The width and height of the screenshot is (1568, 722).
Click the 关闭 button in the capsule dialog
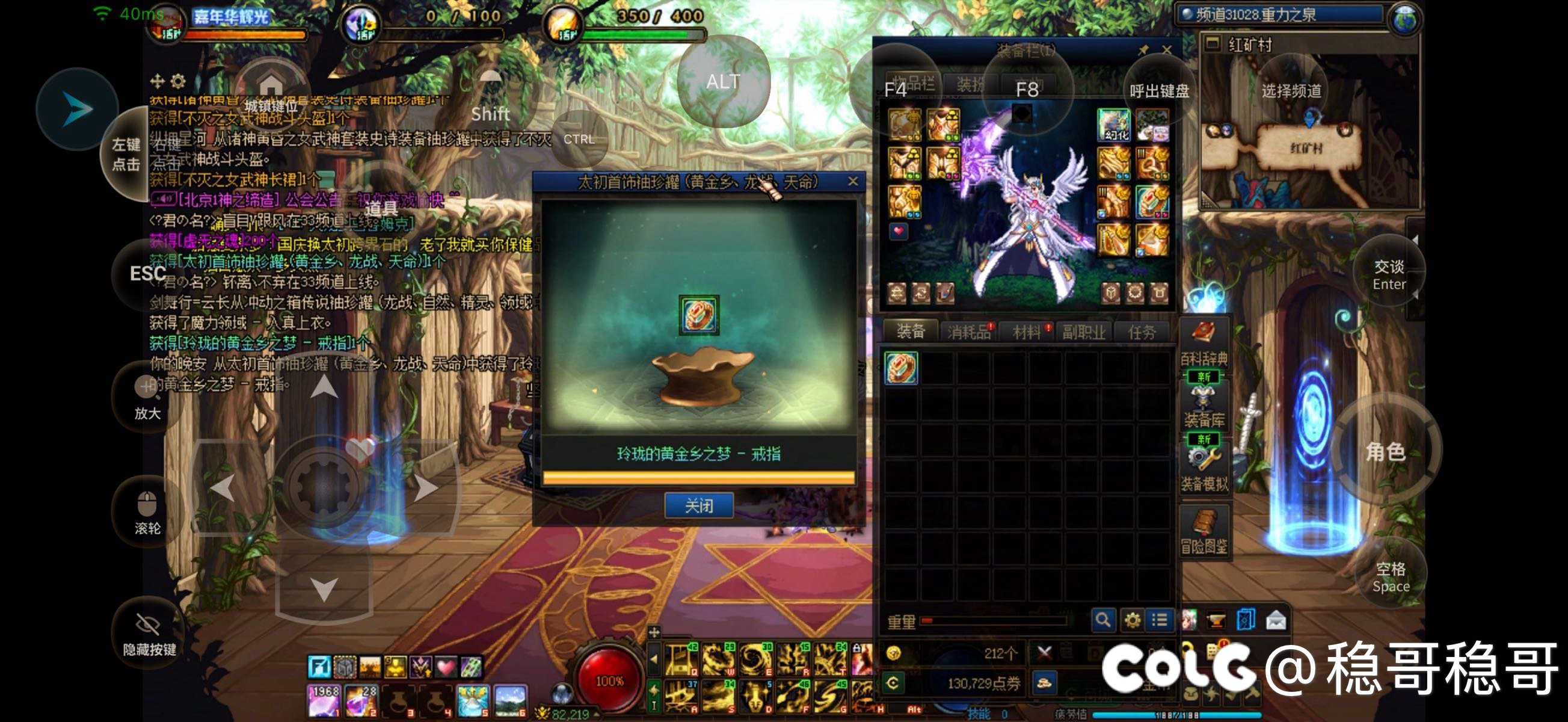pos(698,505)
